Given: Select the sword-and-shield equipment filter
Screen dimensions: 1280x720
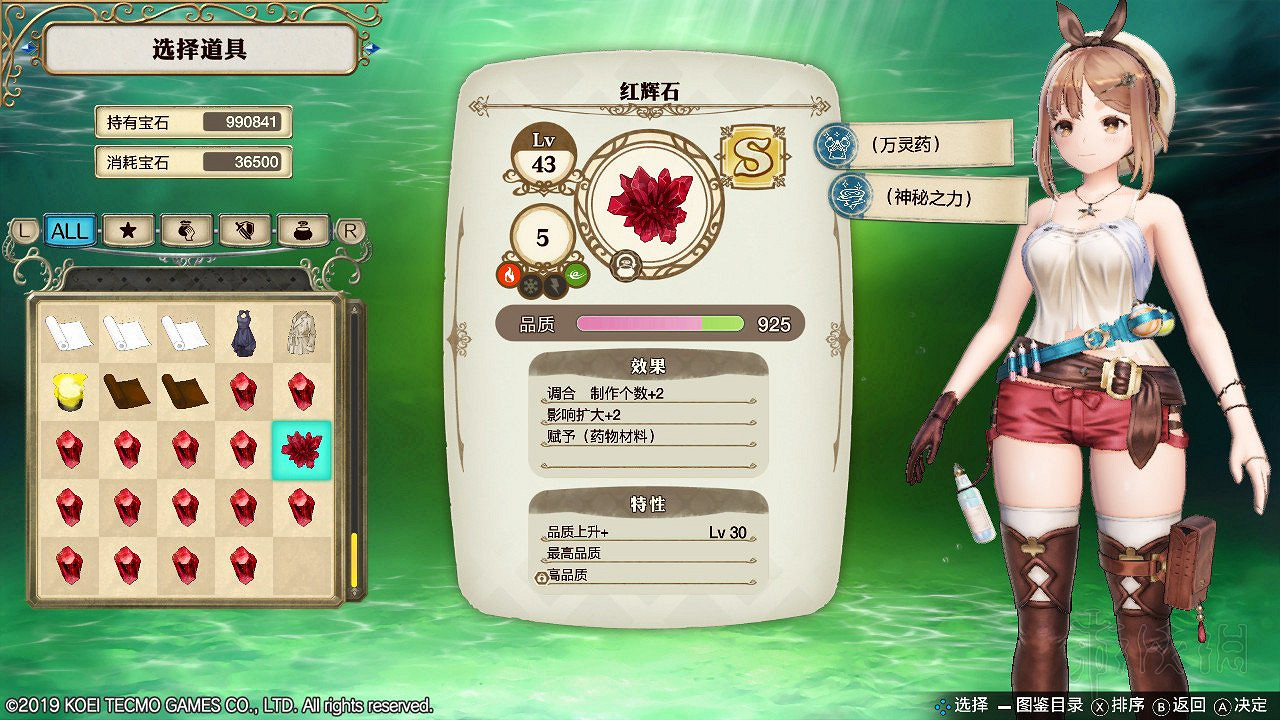Looking at the screenshot, I should (244, 230).
